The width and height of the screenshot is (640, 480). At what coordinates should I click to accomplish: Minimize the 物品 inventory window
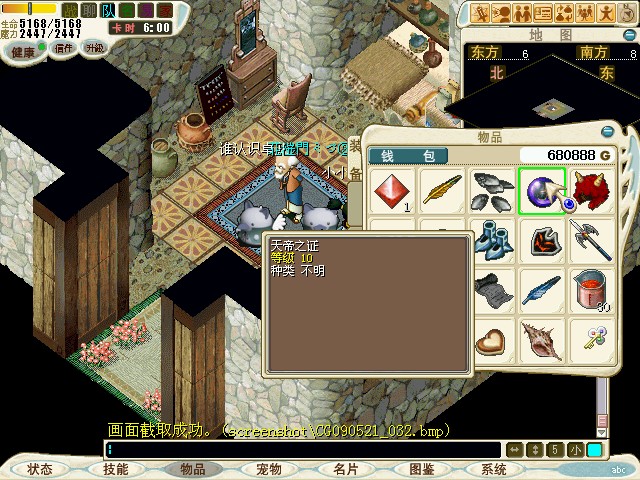click(x=607, y=133)
